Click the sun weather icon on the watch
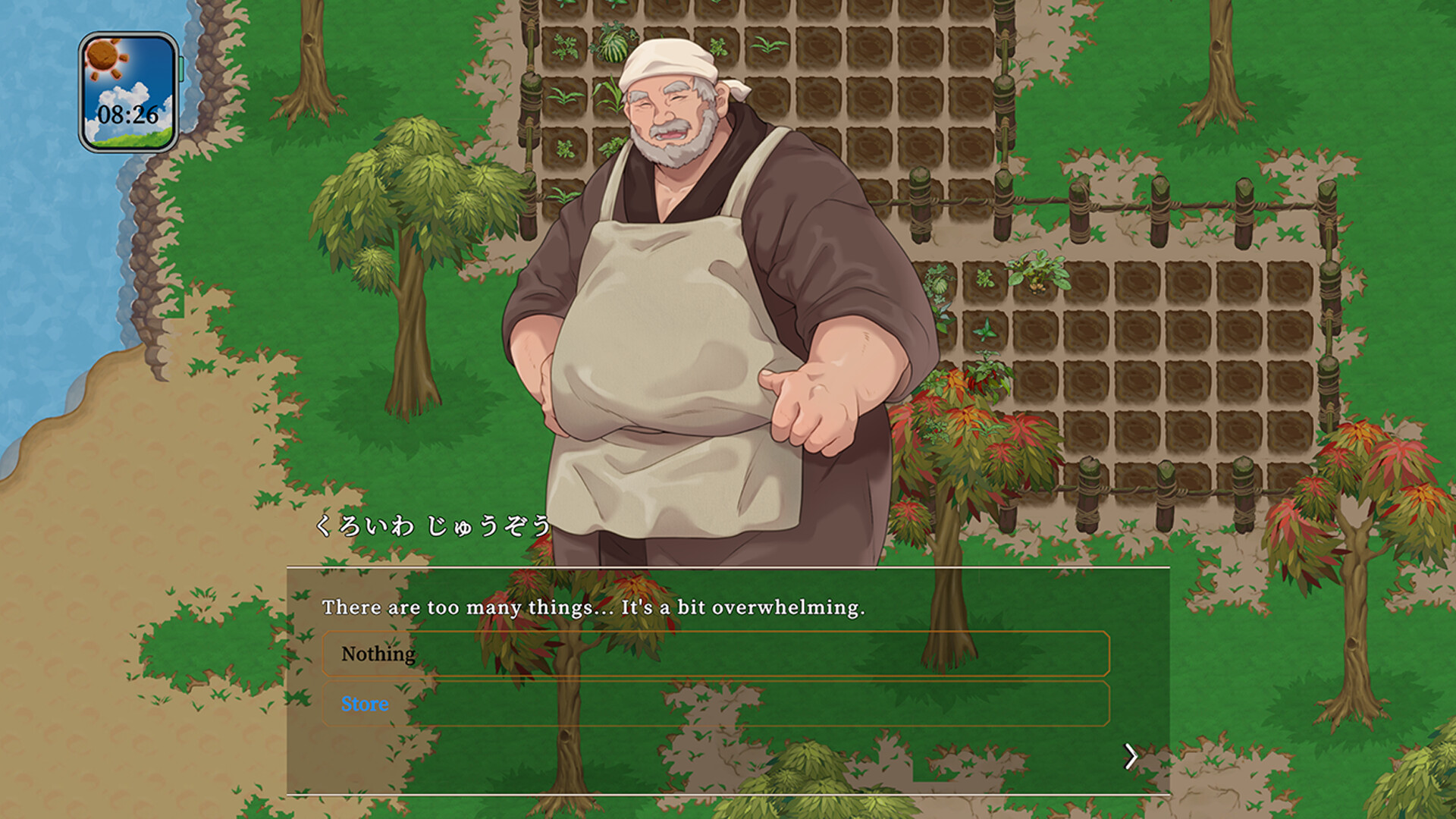 click(x=101, y=59)
